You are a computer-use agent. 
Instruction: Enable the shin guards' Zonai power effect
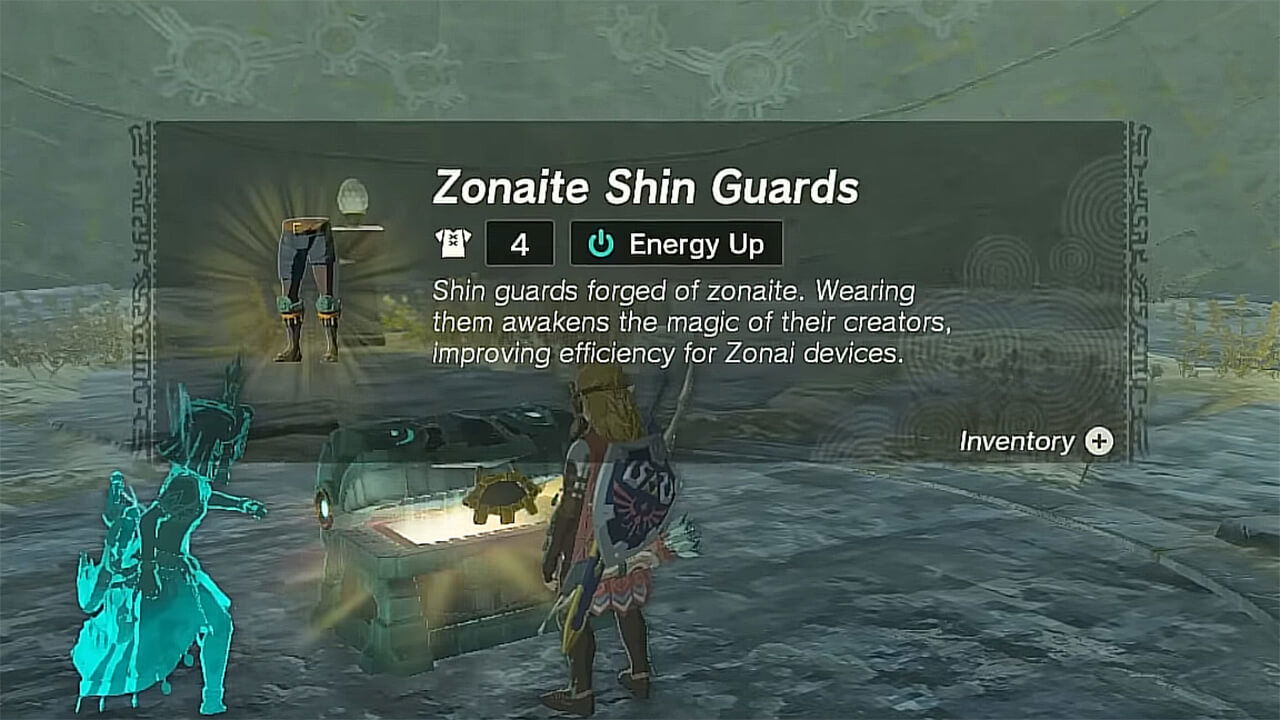coord(676,242)
